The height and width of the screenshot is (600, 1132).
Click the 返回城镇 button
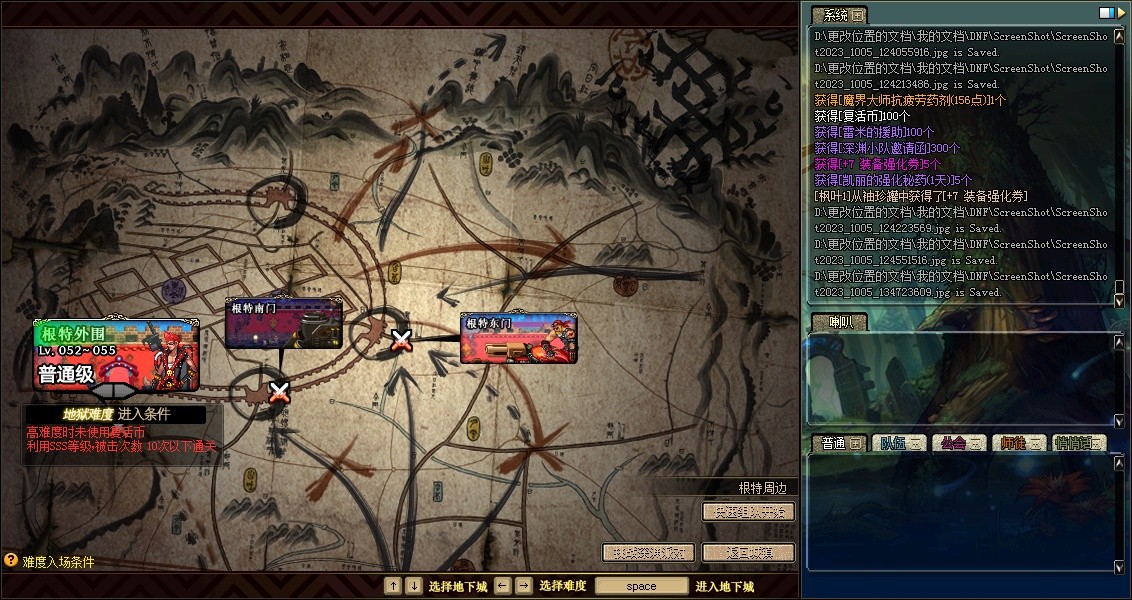pyautogui.click(x=749, y=552)
